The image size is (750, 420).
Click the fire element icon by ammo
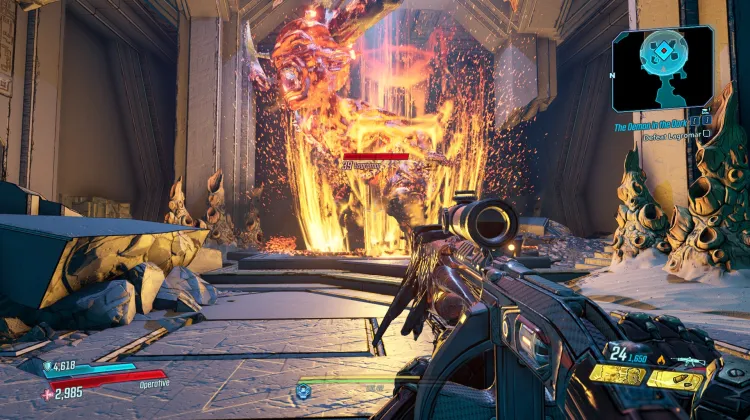tap(659, 358)
